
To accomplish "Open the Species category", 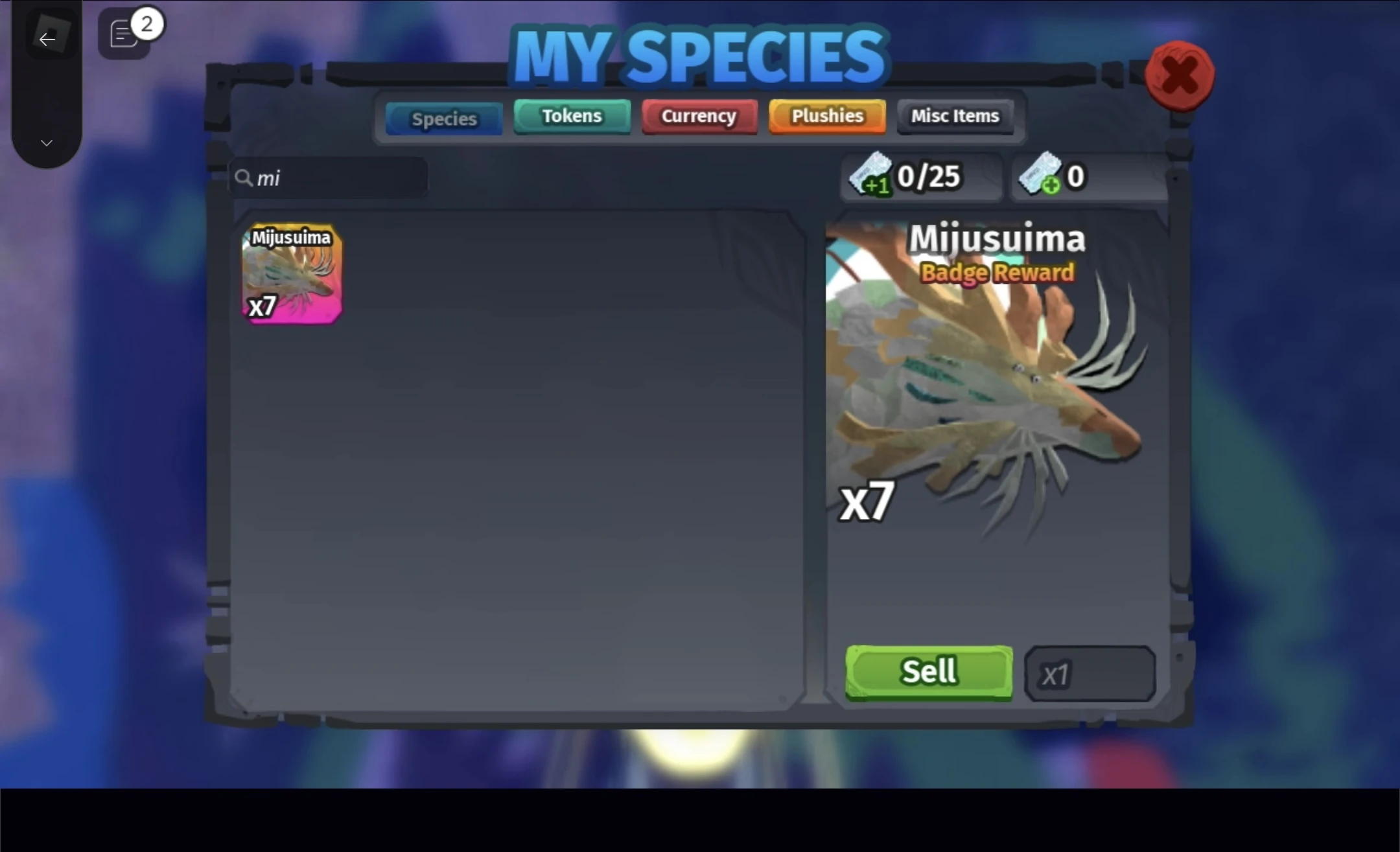I will tap(443, 118).
